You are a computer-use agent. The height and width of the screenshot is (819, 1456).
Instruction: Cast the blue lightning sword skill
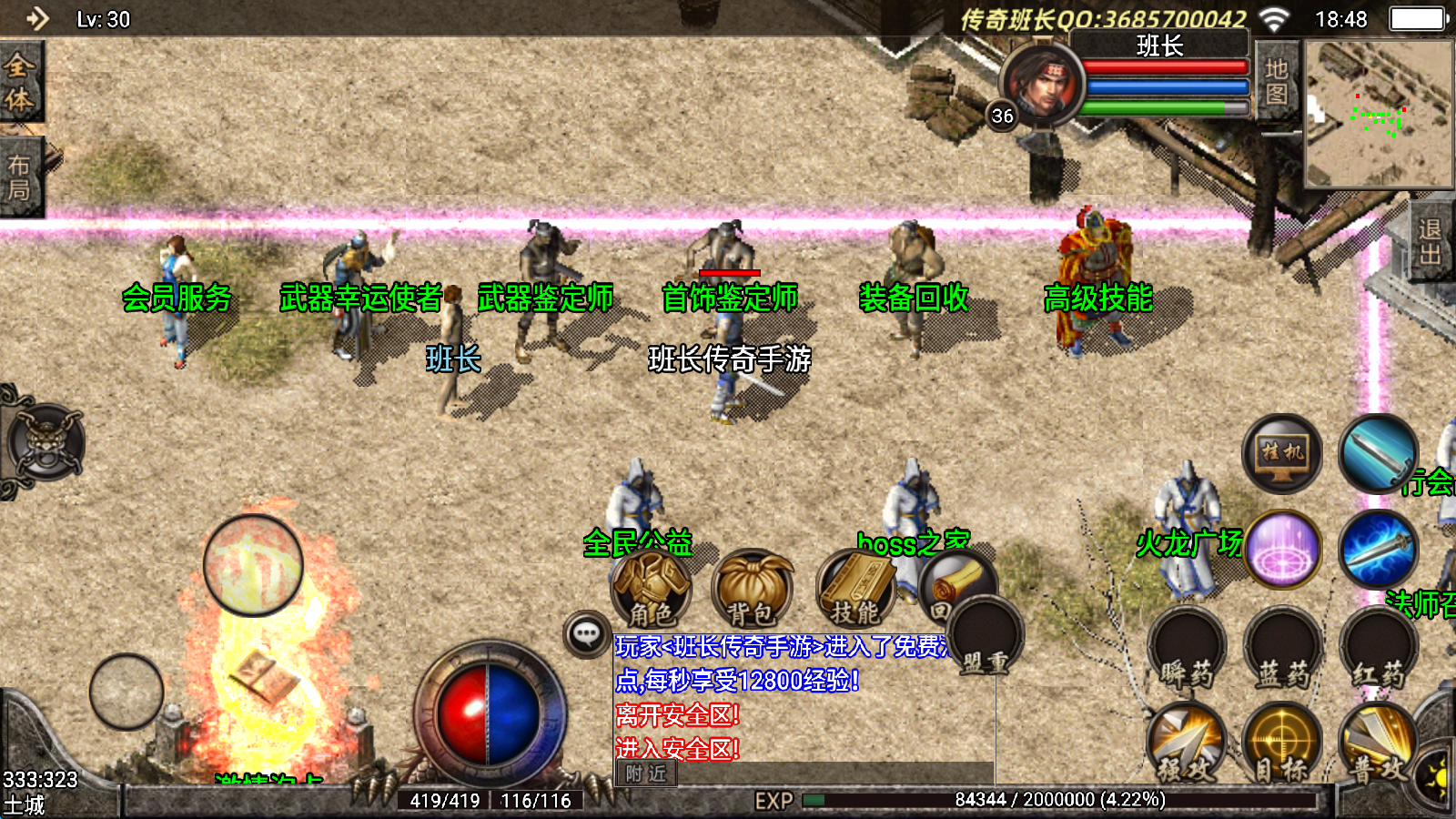pos(1379,550)
